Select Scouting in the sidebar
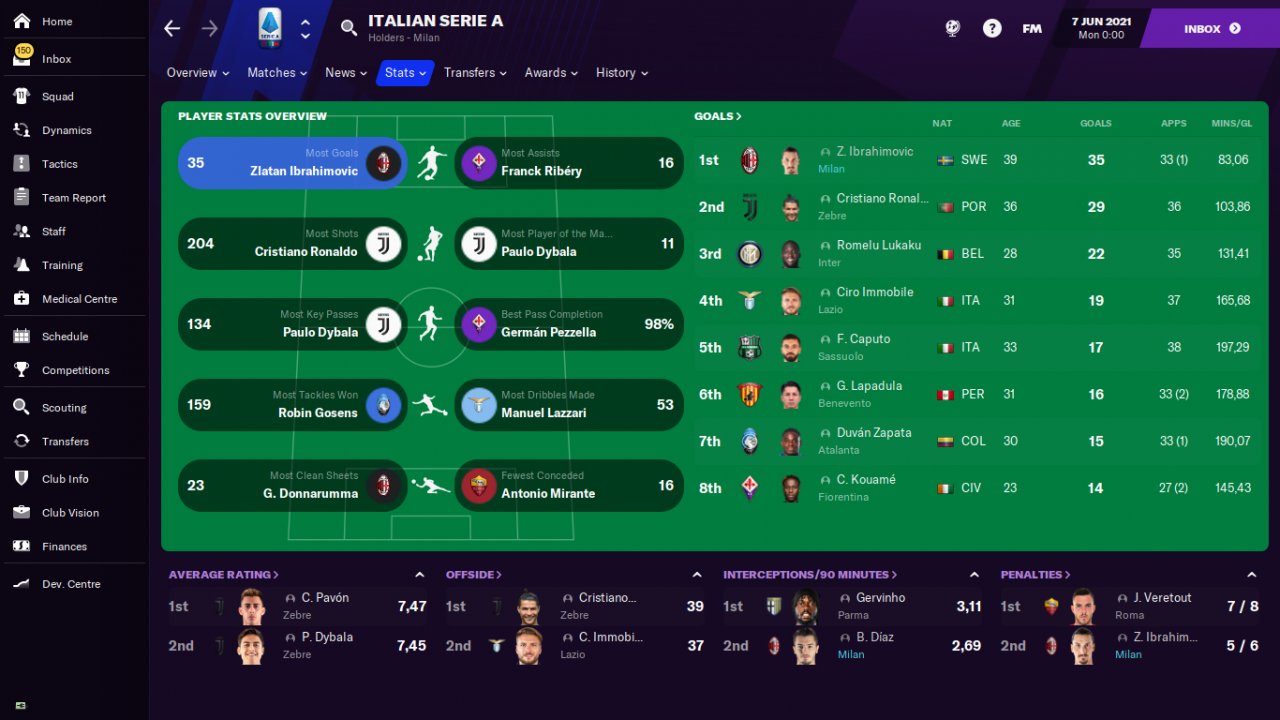The width and height of the screenshot is (1280, 720). (64, 408)
